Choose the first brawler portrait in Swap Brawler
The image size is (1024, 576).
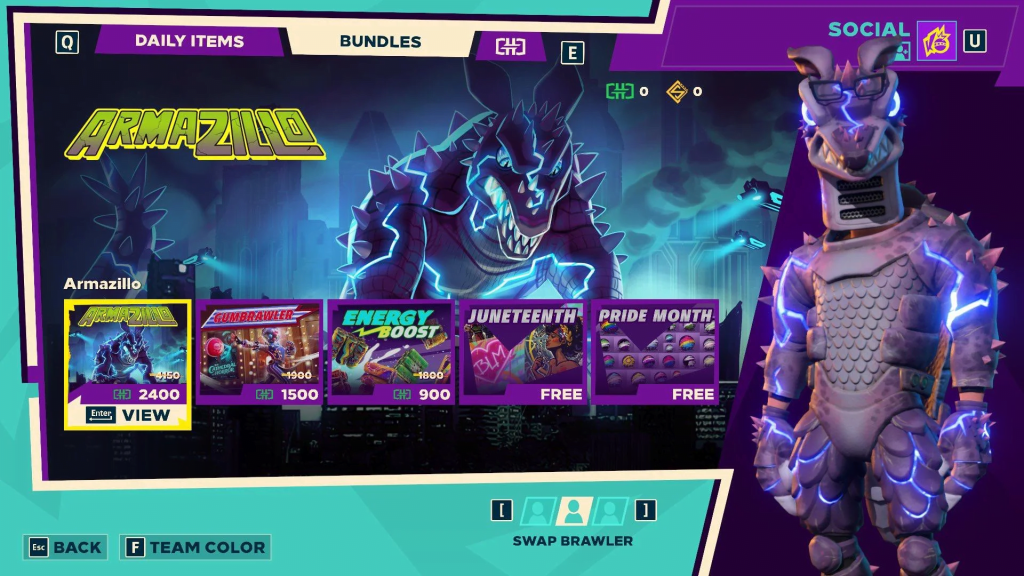point(537,511)
